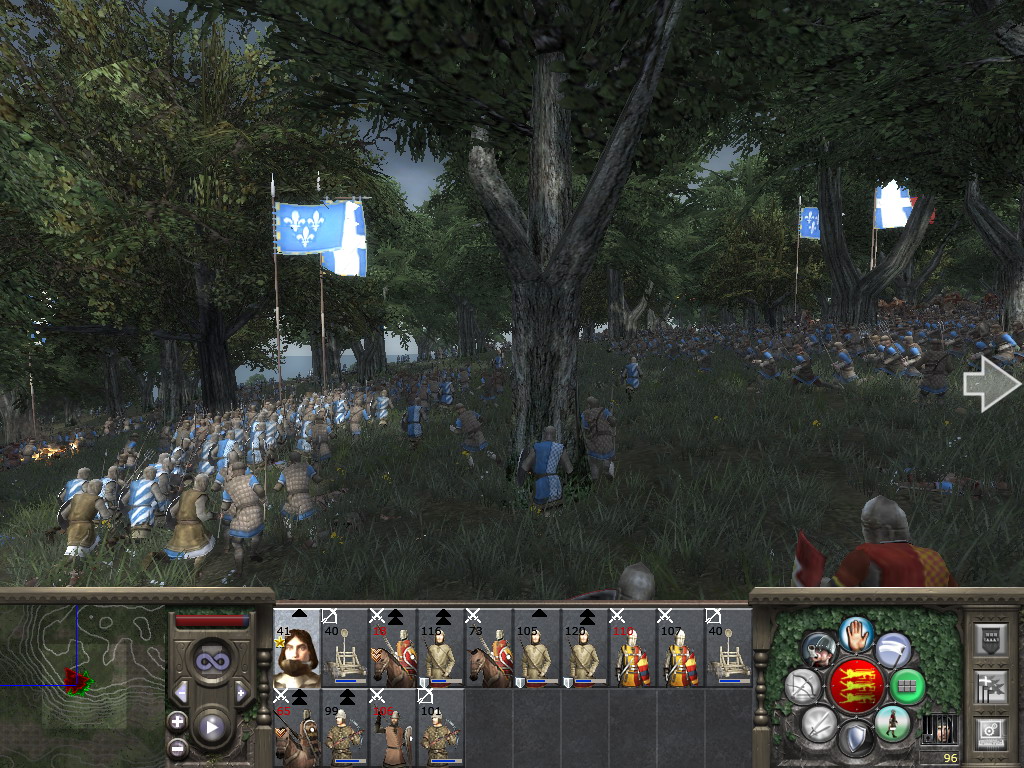The image size is (1024, 768).
Task: Activate the rally horn-blower ability
Action: click(818, 651)
